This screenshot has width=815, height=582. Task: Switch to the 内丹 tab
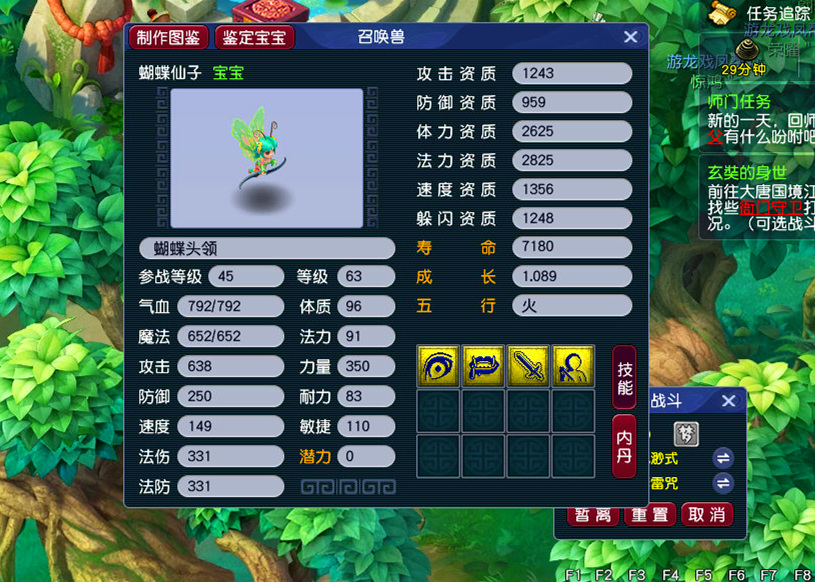pos(624,446)
